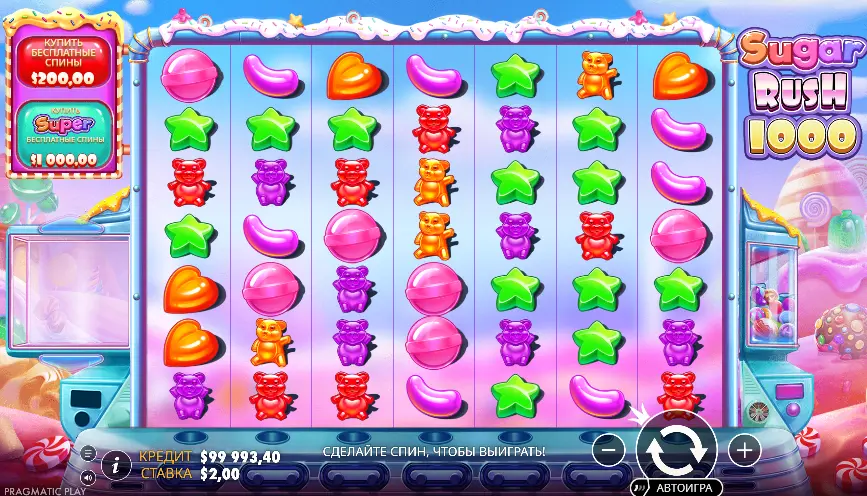Buy Super free spins for $1 000,00
Viewport: 867px width, 496px height.
(x=63, y=134)
